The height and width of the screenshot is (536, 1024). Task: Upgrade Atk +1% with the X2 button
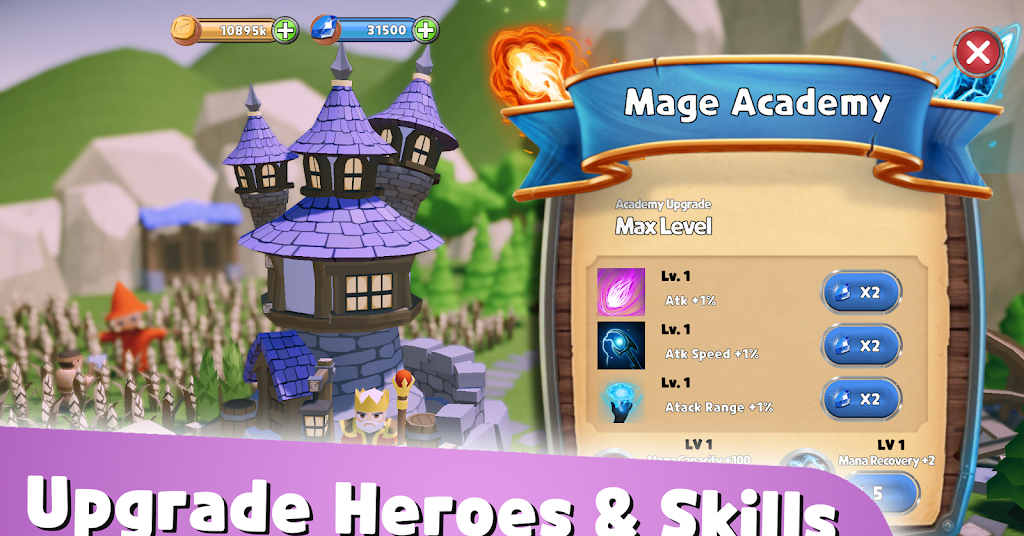[861, 292]
